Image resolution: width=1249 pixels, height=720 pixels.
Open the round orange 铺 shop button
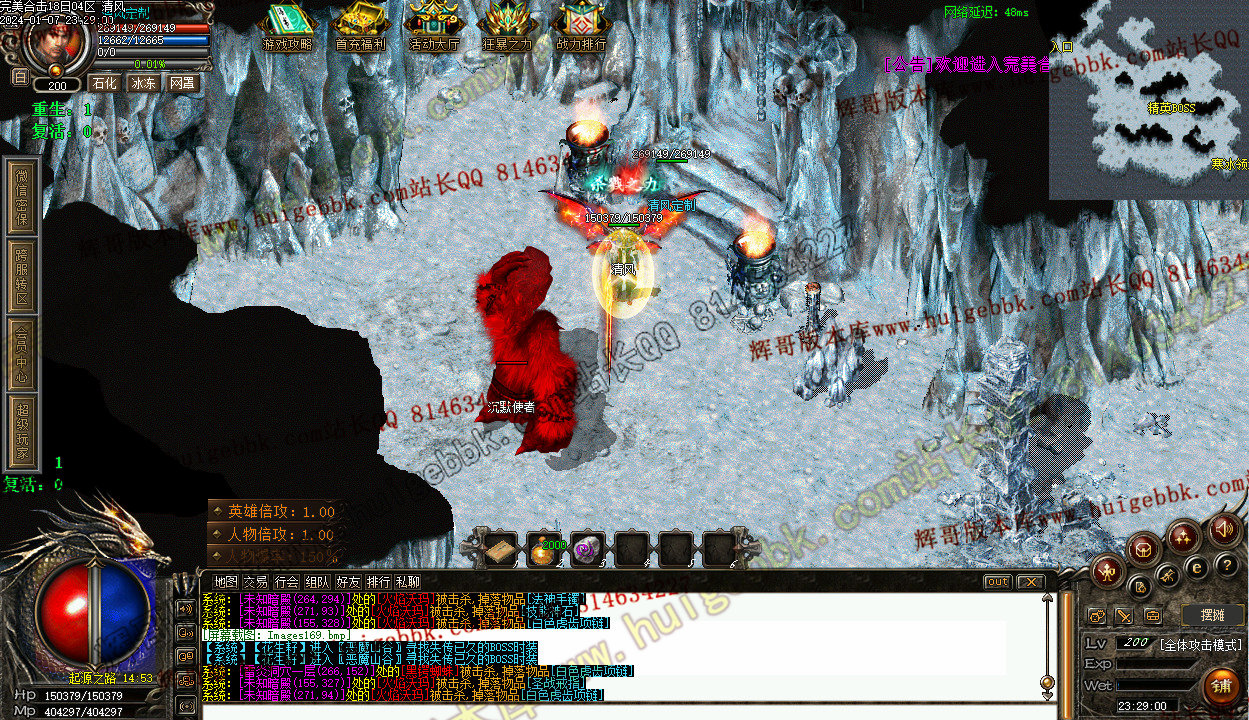(1221, 685)
